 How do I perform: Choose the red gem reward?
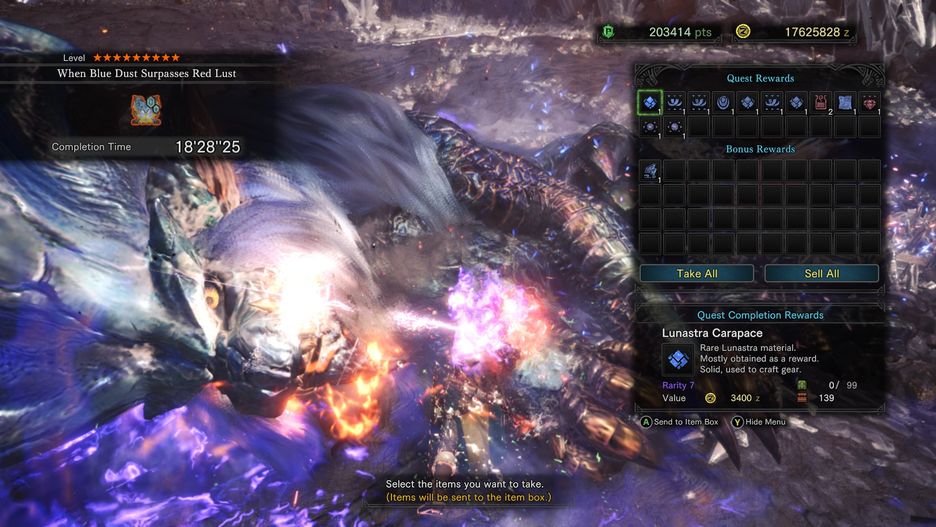[x=869, y=102]
